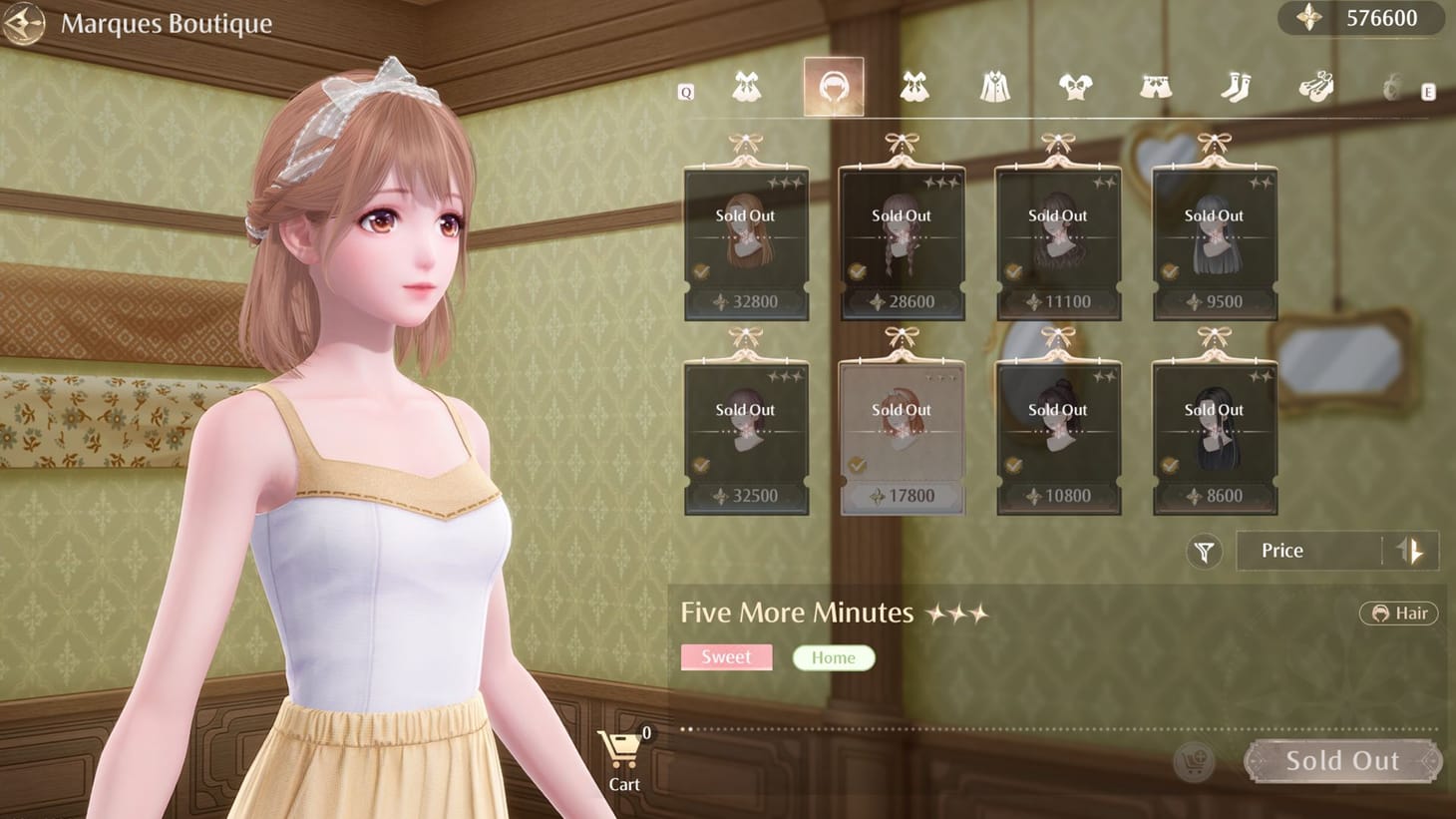Open the Socks category icon

click(1237, 88)
